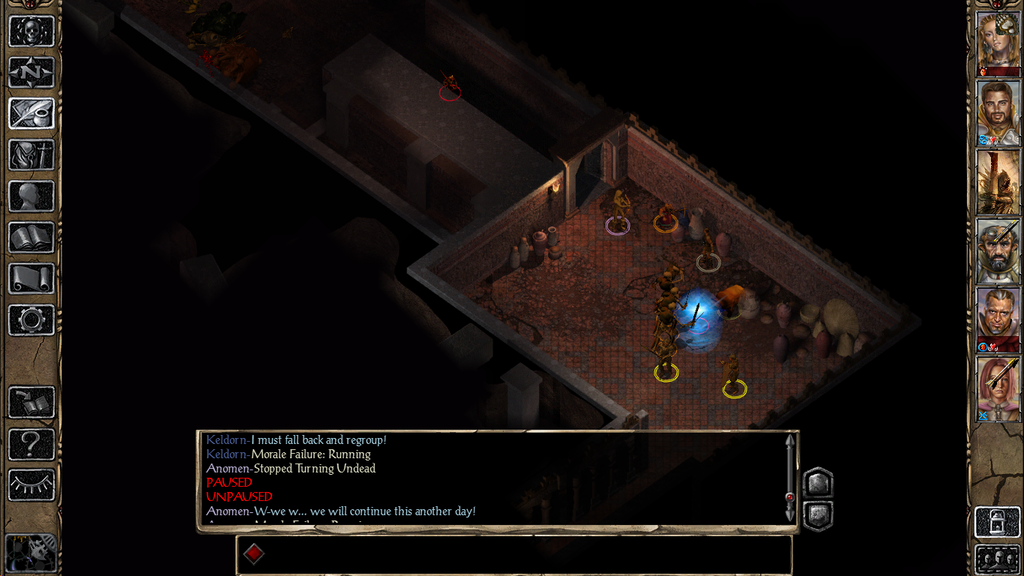Select the pink-haired woman party portrait
Image resolution: width=1024 pixels, height=576 pixels.
click(997, 388)
